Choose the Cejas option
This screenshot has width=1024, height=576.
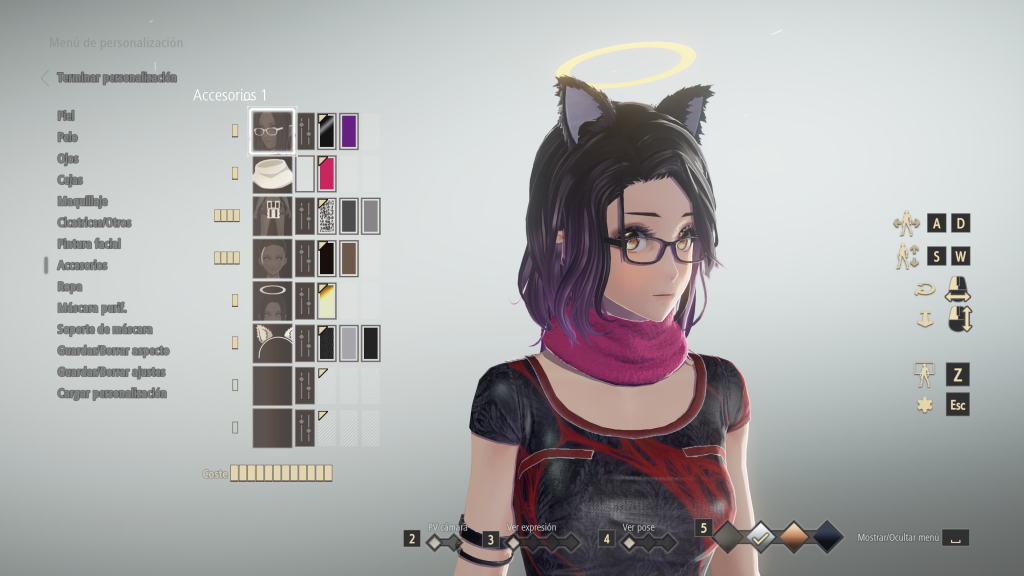click(x=70, y=180)
